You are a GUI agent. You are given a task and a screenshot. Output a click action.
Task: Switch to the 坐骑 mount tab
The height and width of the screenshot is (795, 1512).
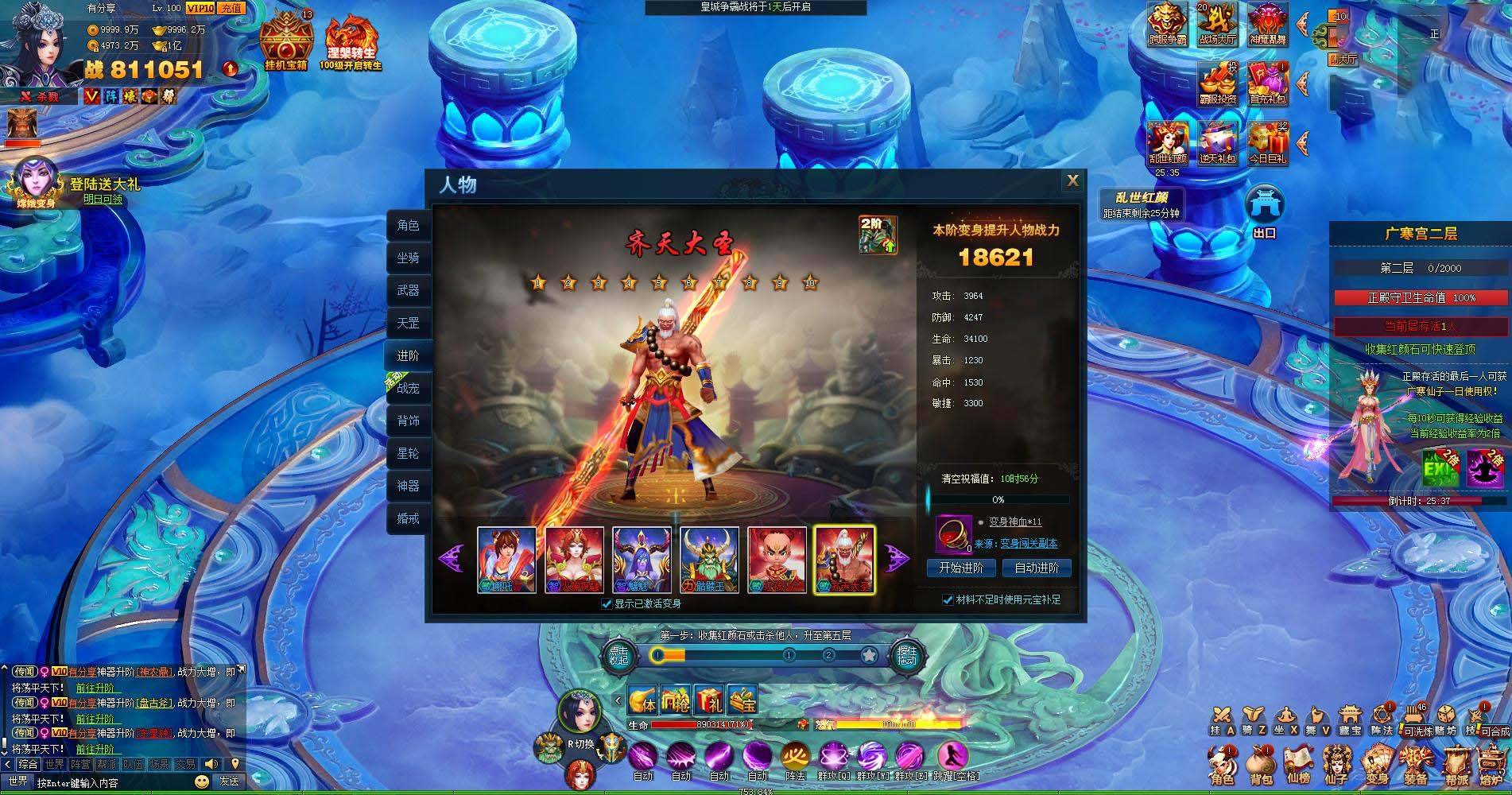[x=408, y=258]
